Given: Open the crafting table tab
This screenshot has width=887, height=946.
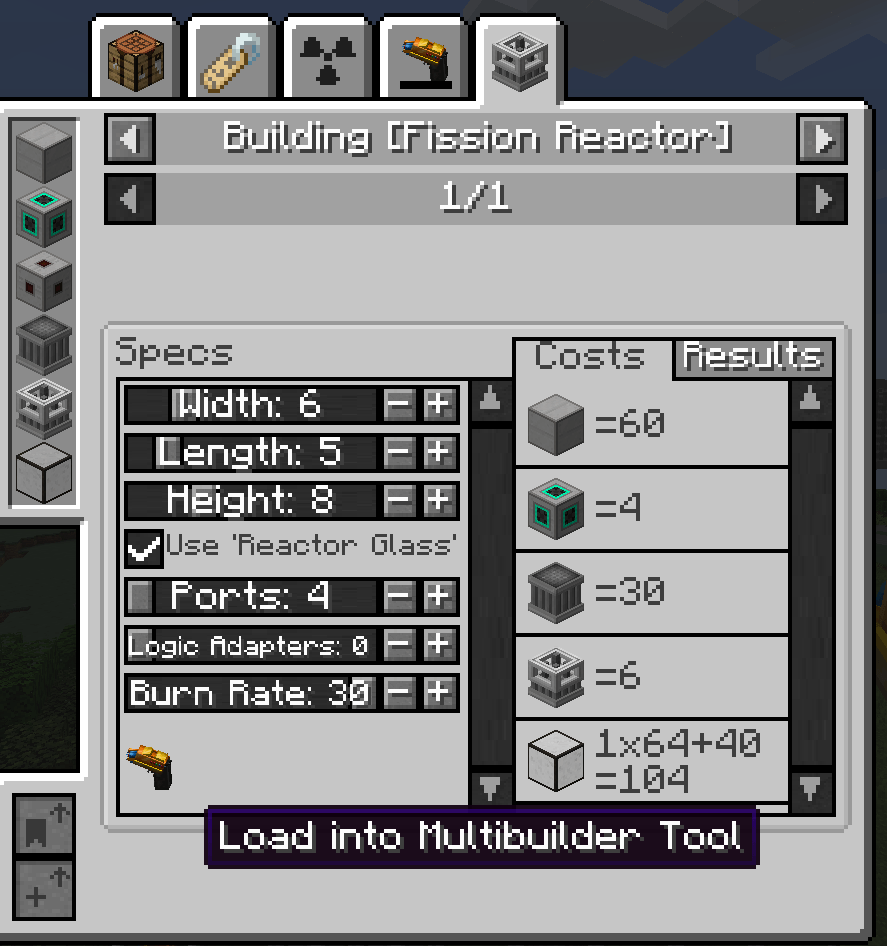Looking at the screenshot, I should point(135,59).
